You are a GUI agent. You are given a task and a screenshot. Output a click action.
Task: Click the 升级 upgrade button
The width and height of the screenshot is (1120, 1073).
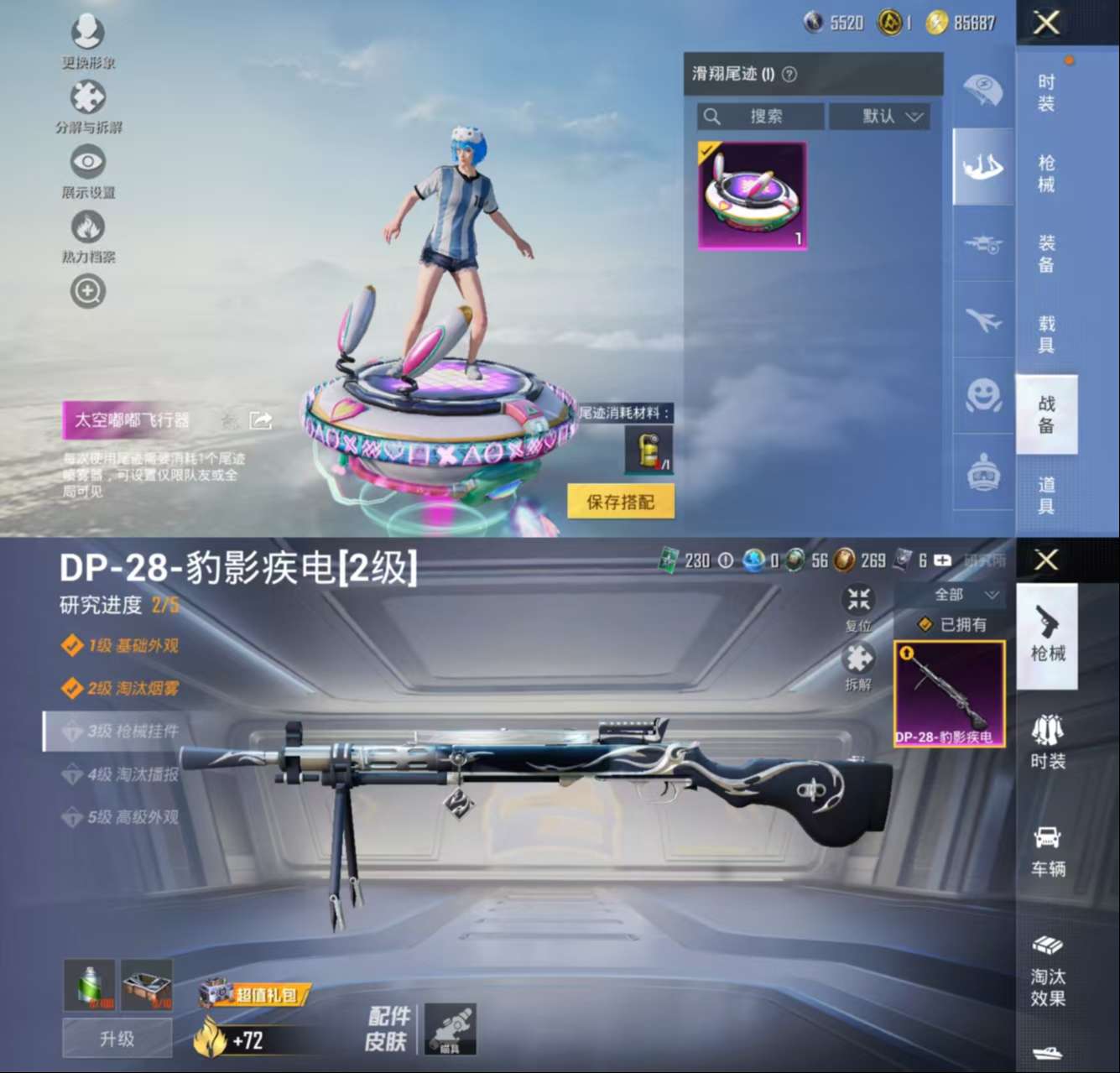(117, 1039)
